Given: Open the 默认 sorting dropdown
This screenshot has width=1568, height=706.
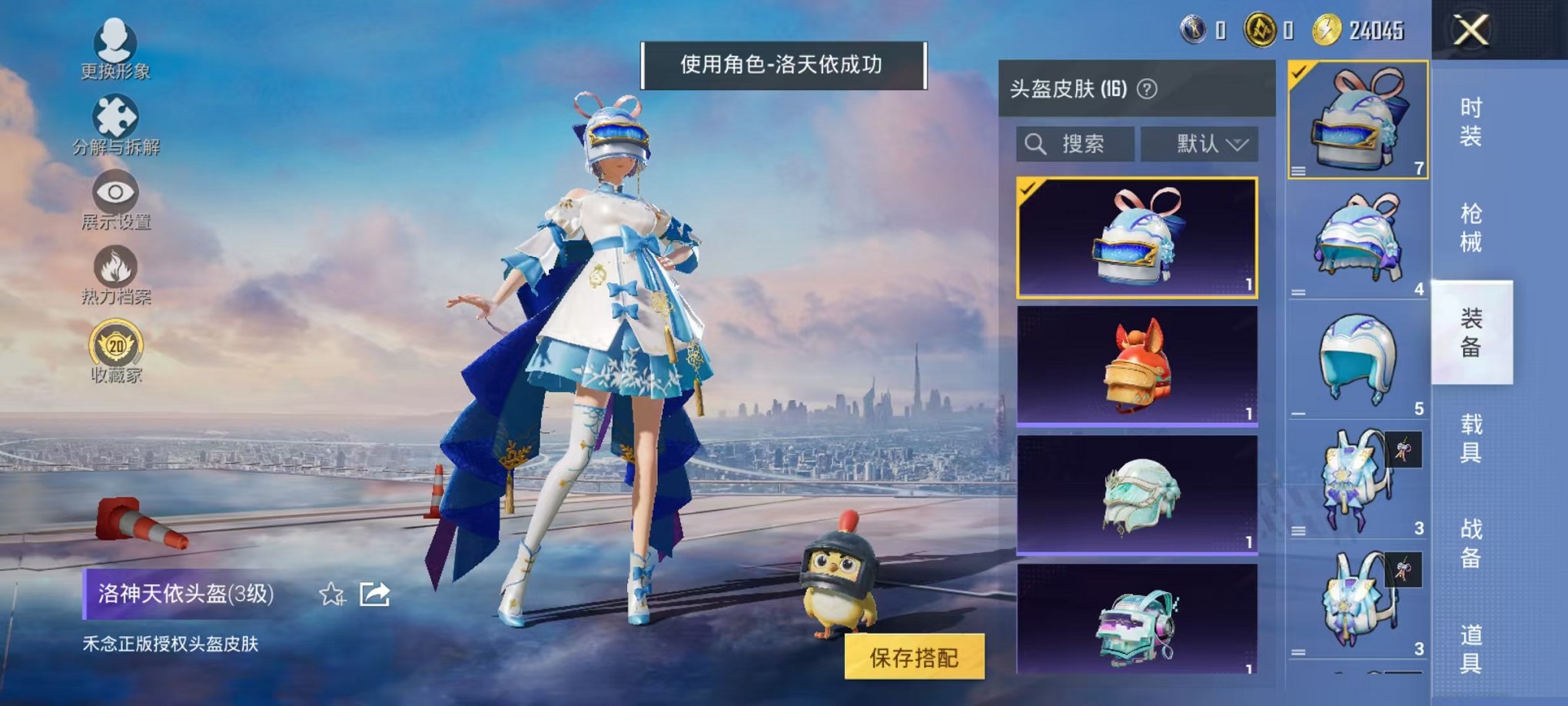Looking at the screenshot, I should (1203, 143).
